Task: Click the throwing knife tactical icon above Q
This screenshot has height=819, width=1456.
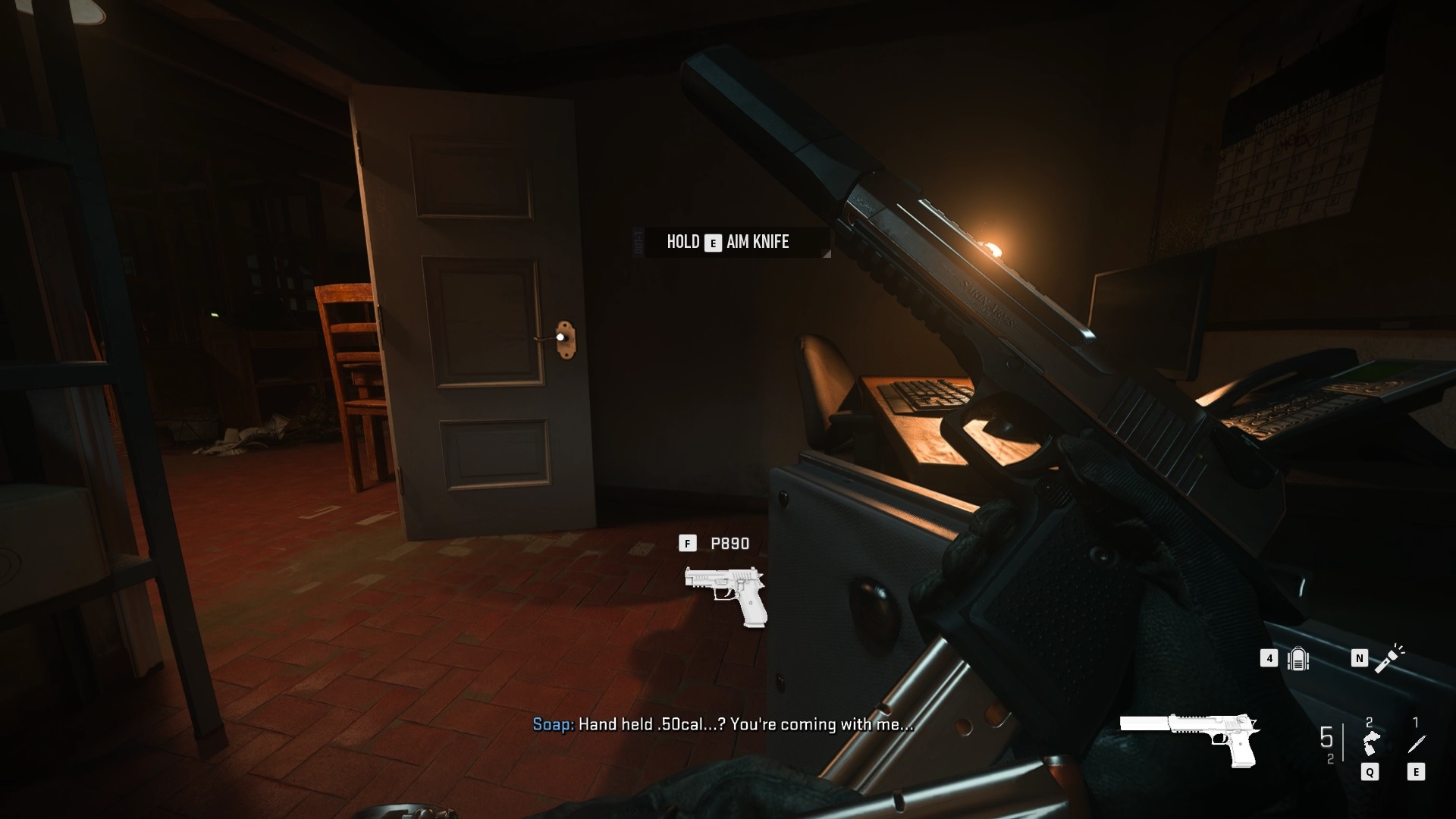Action: click(1373, 742)
